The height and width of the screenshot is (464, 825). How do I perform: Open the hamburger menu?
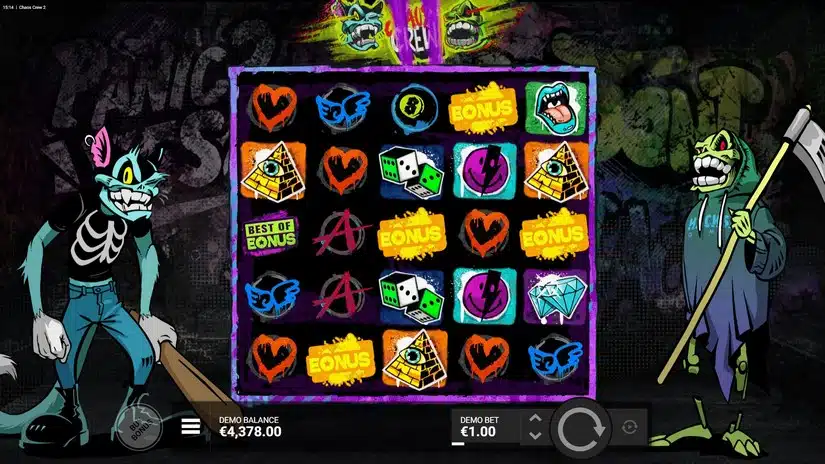[x=190, y=427]
